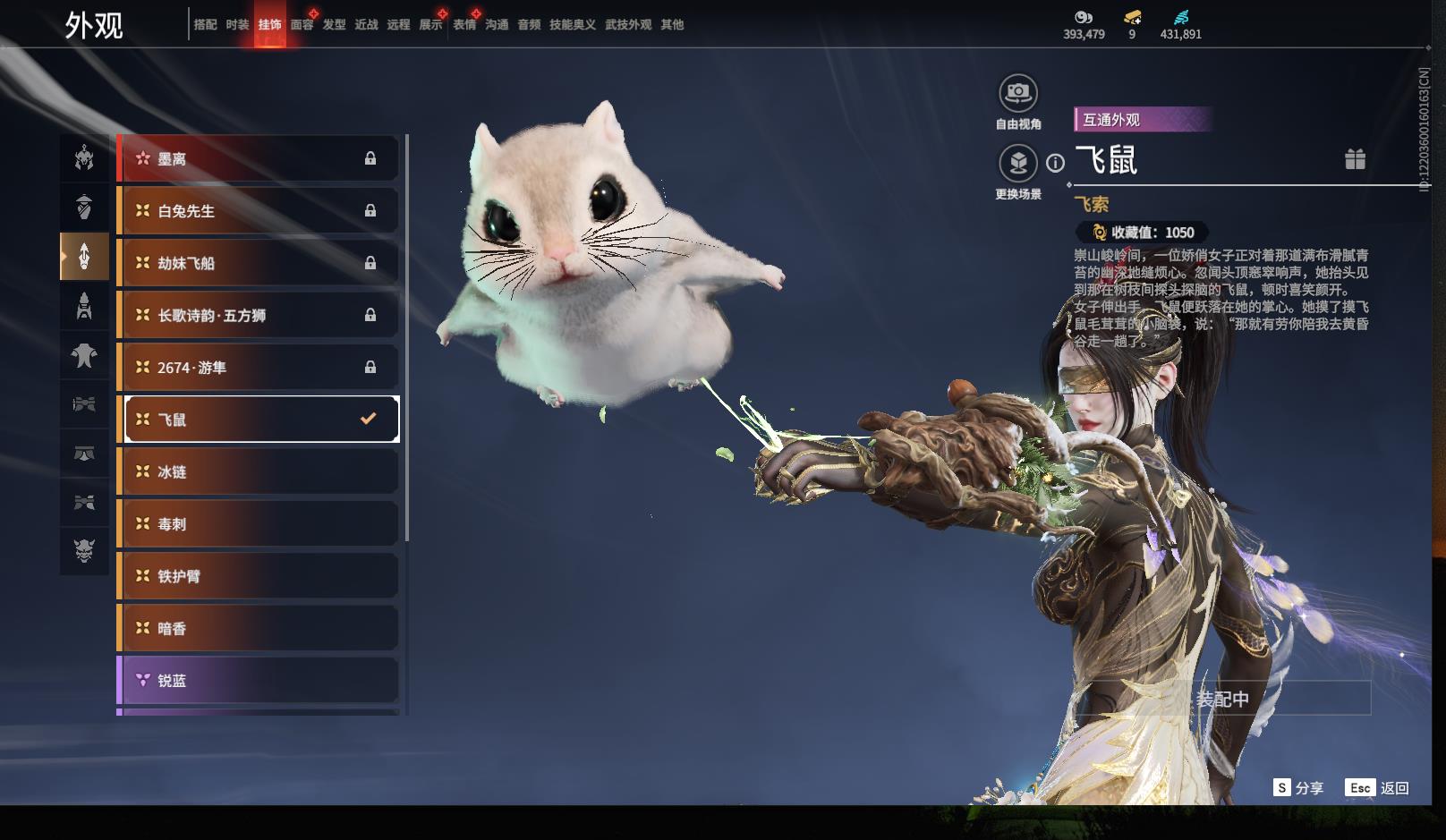The height and width of the screenshot is (840, 1446).
Task: Click the 装配中 button
Action: pos(1222,699)
